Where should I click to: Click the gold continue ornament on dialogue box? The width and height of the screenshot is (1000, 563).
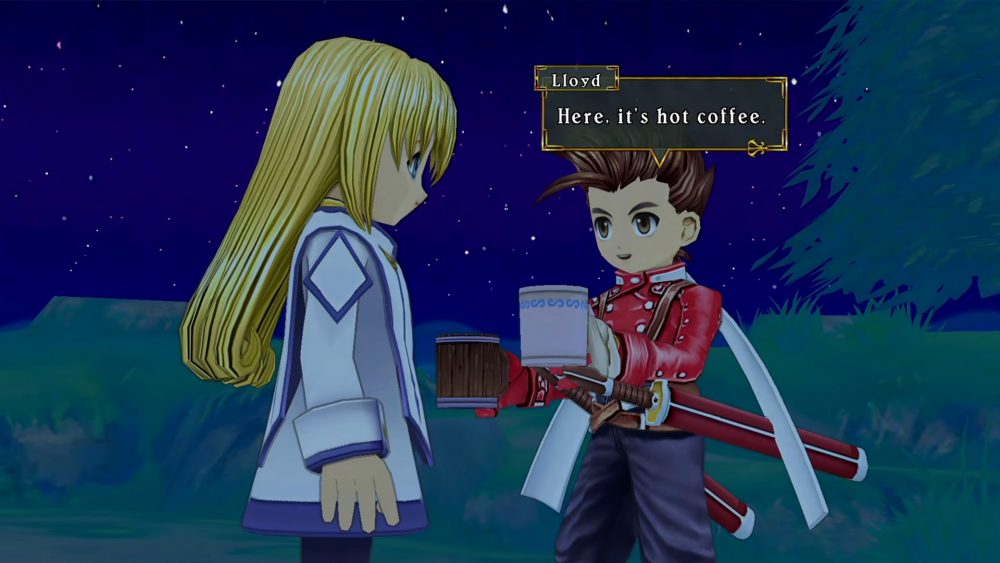tap(758, 149)
